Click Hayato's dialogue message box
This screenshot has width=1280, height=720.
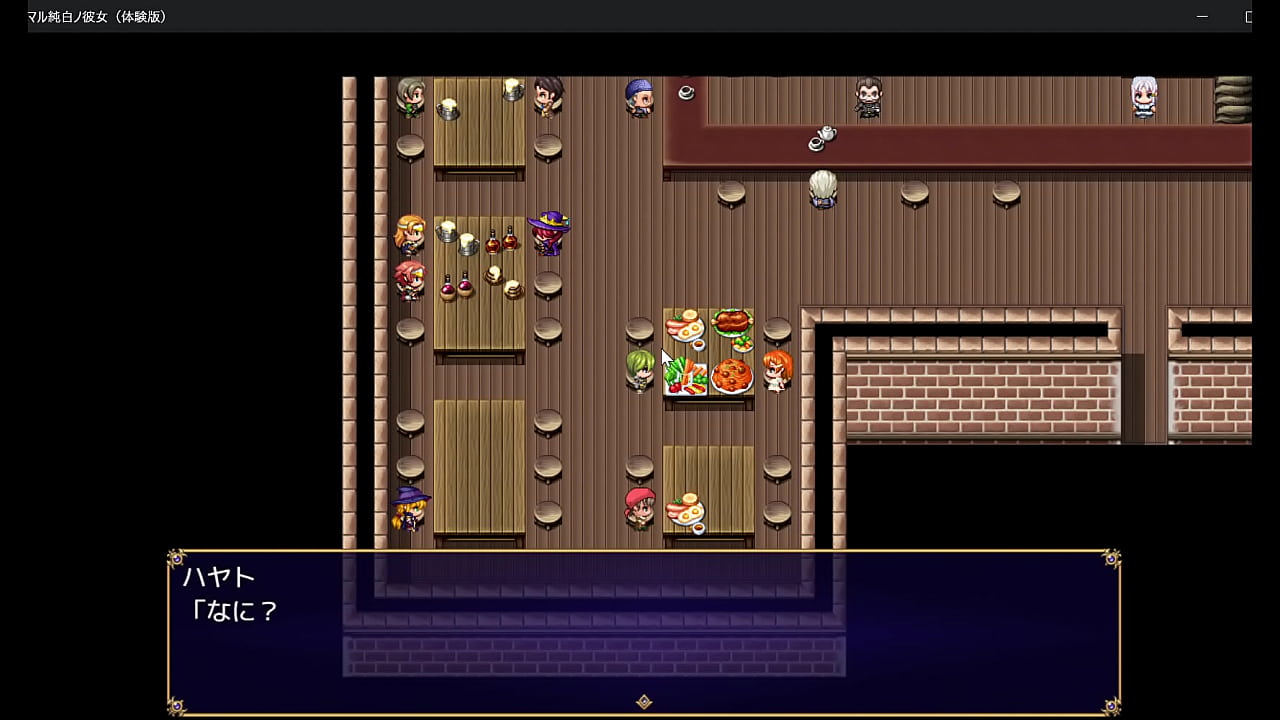[x=643, y=630]
